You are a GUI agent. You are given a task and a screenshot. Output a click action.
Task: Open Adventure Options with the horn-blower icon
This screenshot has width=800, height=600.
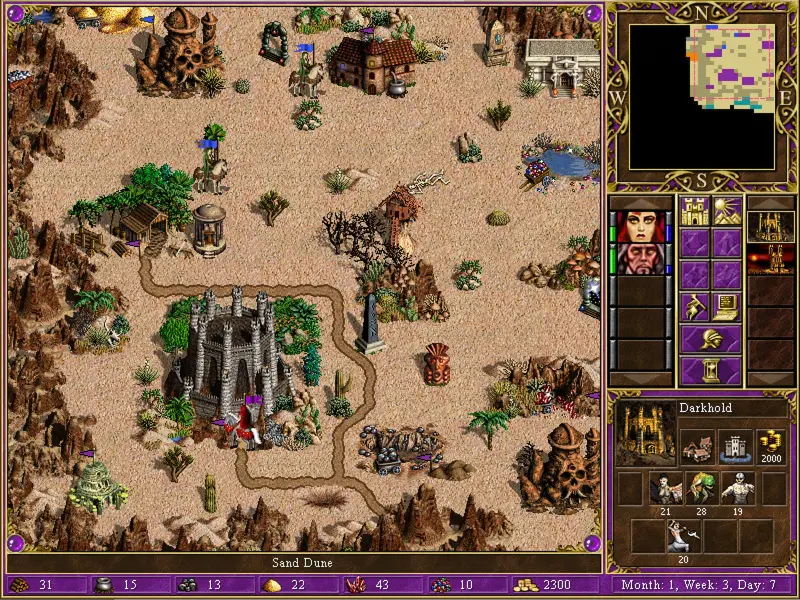click(694, 306)
